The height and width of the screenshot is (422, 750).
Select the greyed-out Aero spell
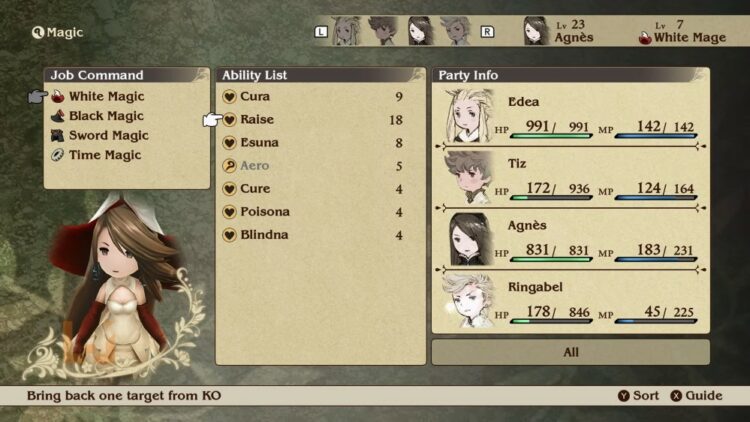(x=255, y=166)
